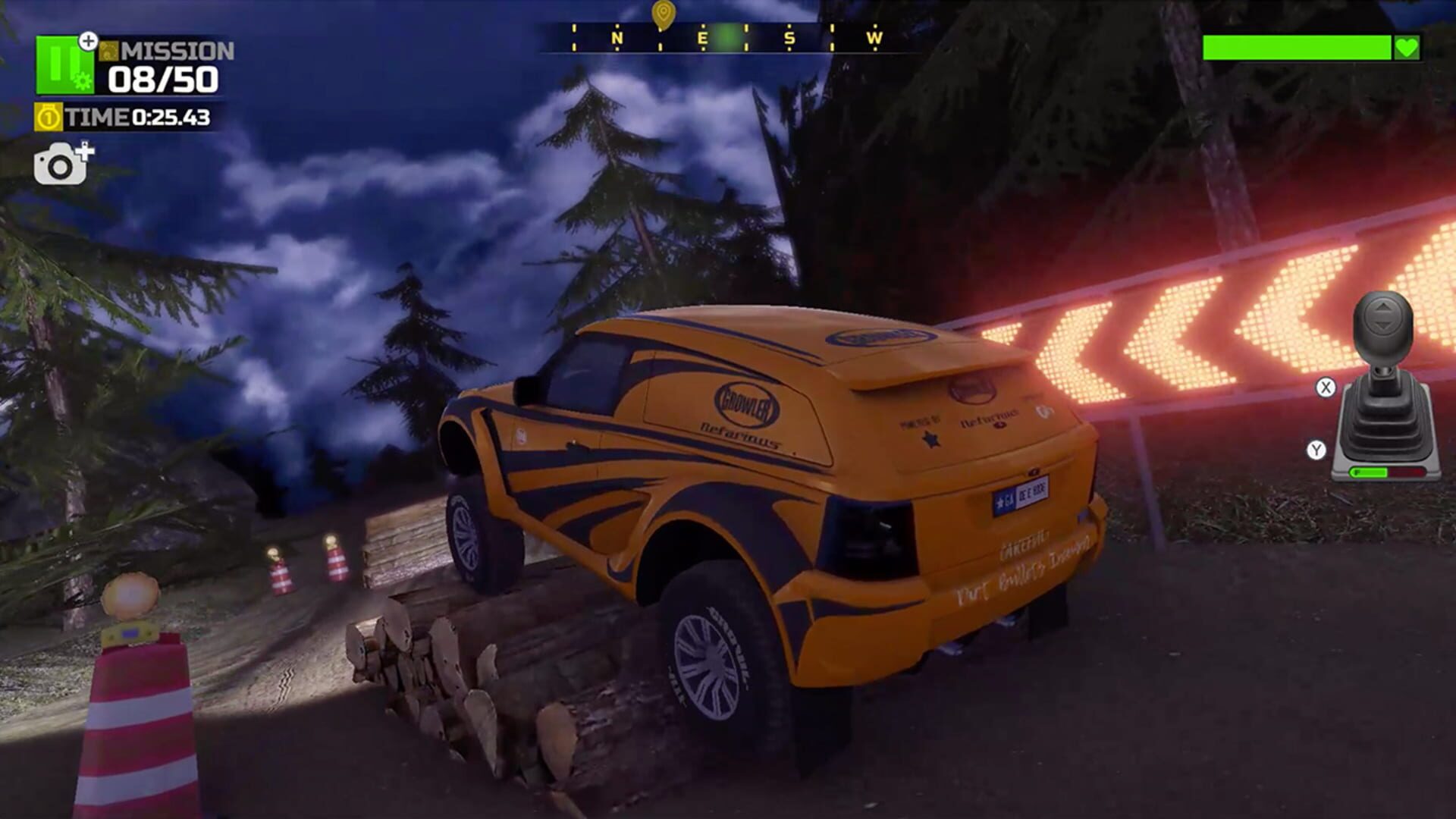Click the treasure map icon beside MISSION
Screen dimensions: 1456x819
coord(108,51)
